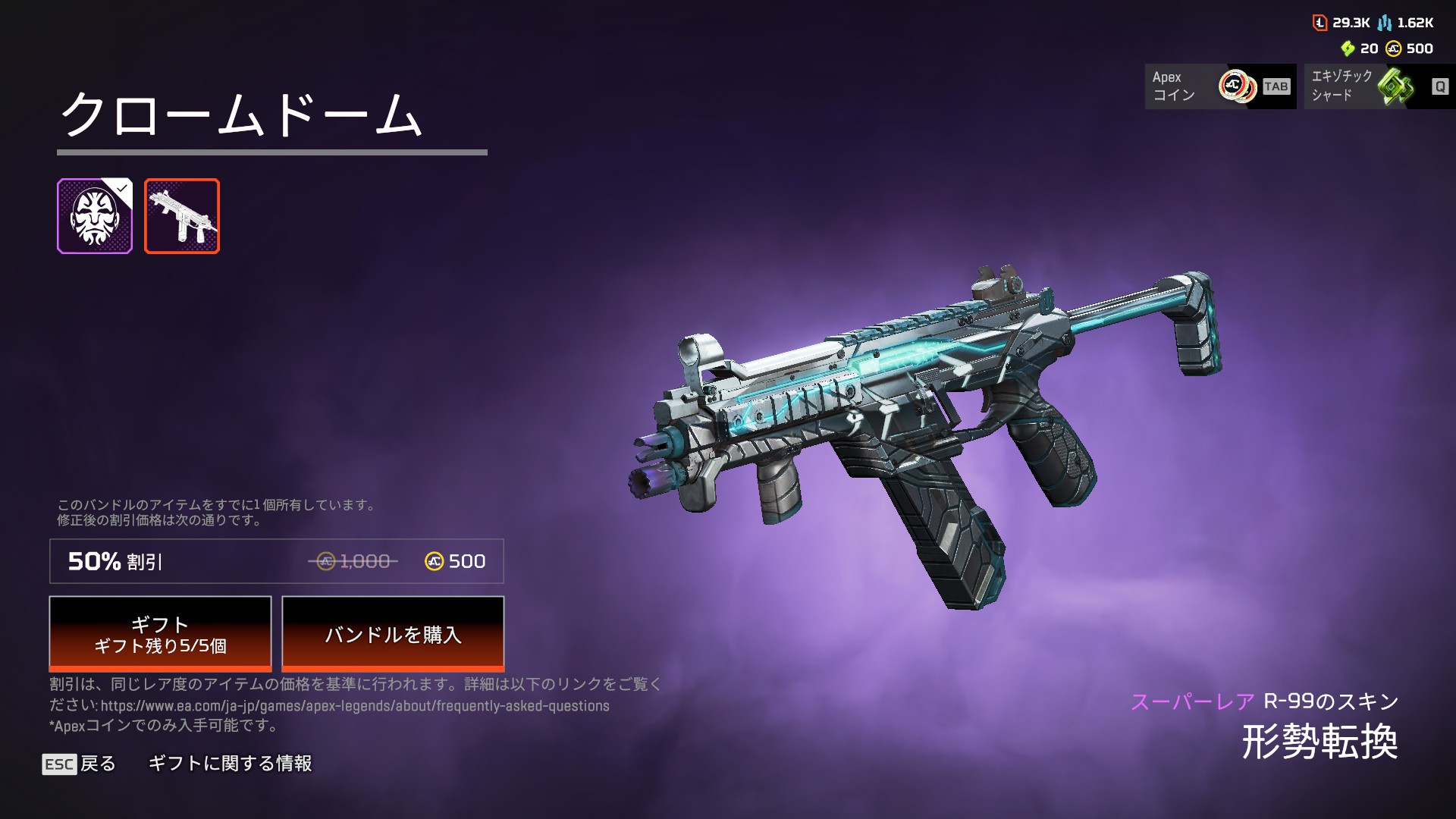Select the R-99 weapon skin thumbnail
The width and height of the screenshot is (1456, 819).
[x=182, y=216]
